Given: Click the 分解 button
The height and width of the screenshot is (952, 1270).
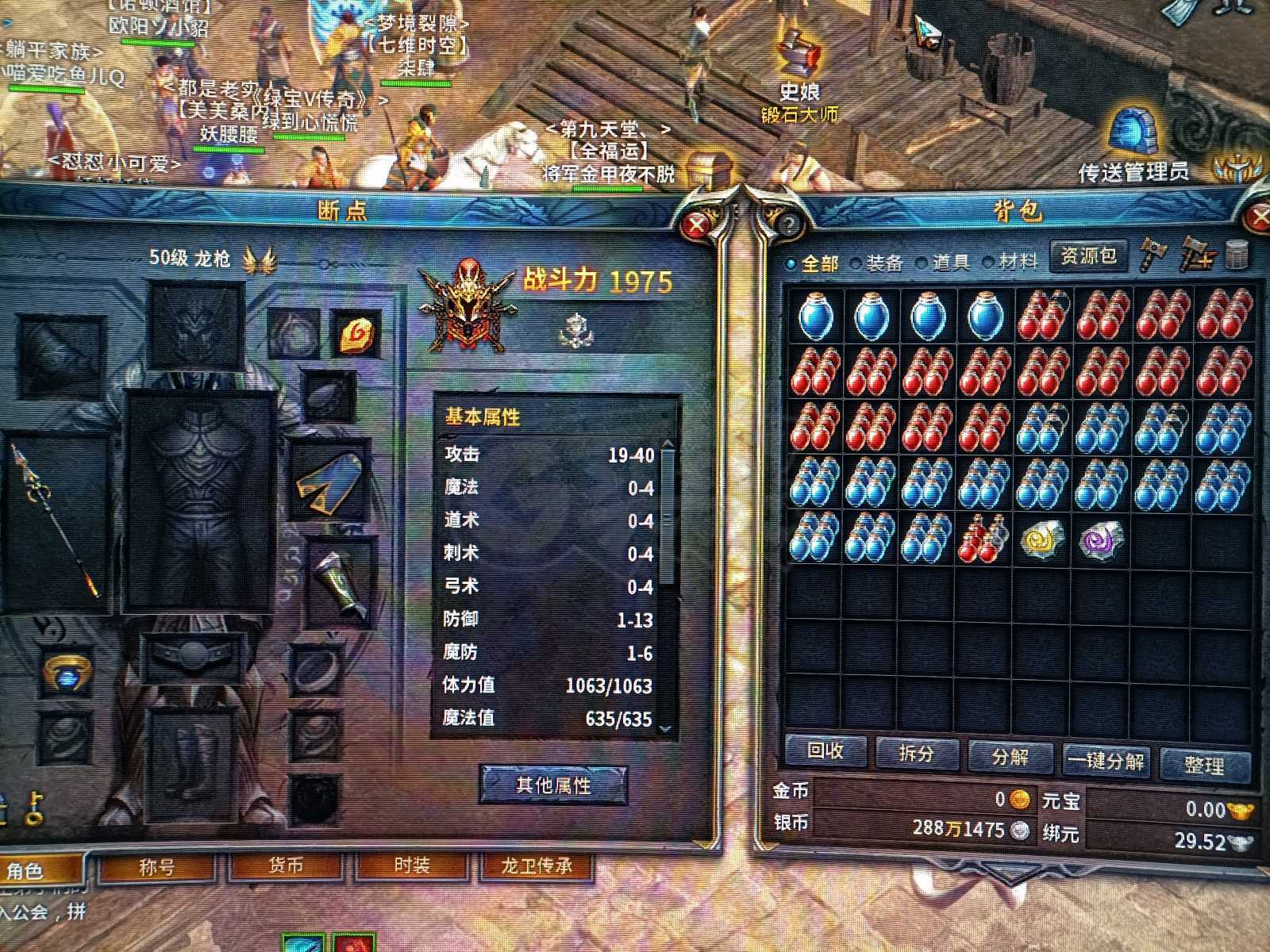Looking at the screenshot, I should click(x=1010, y=757).
